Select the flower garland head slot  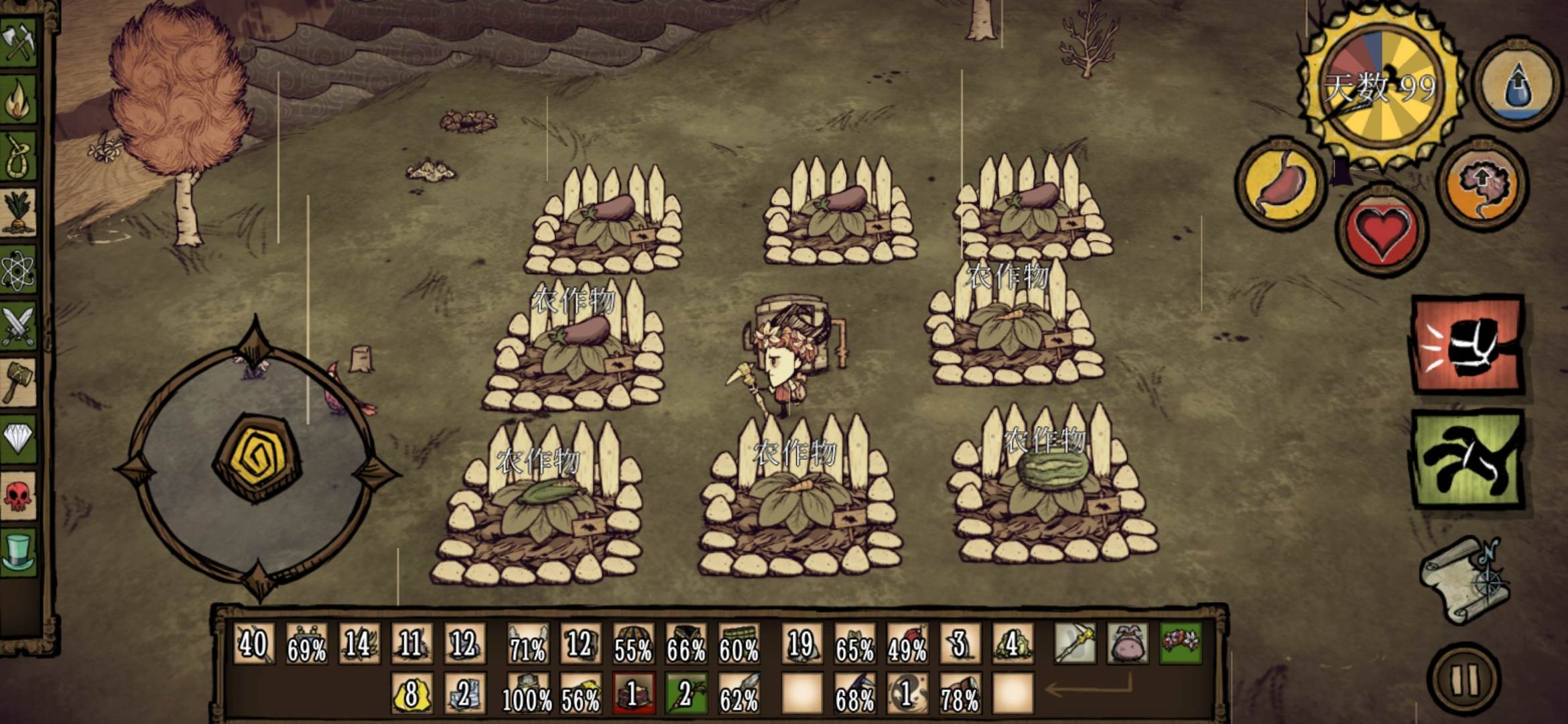(x=1181, y=644)
